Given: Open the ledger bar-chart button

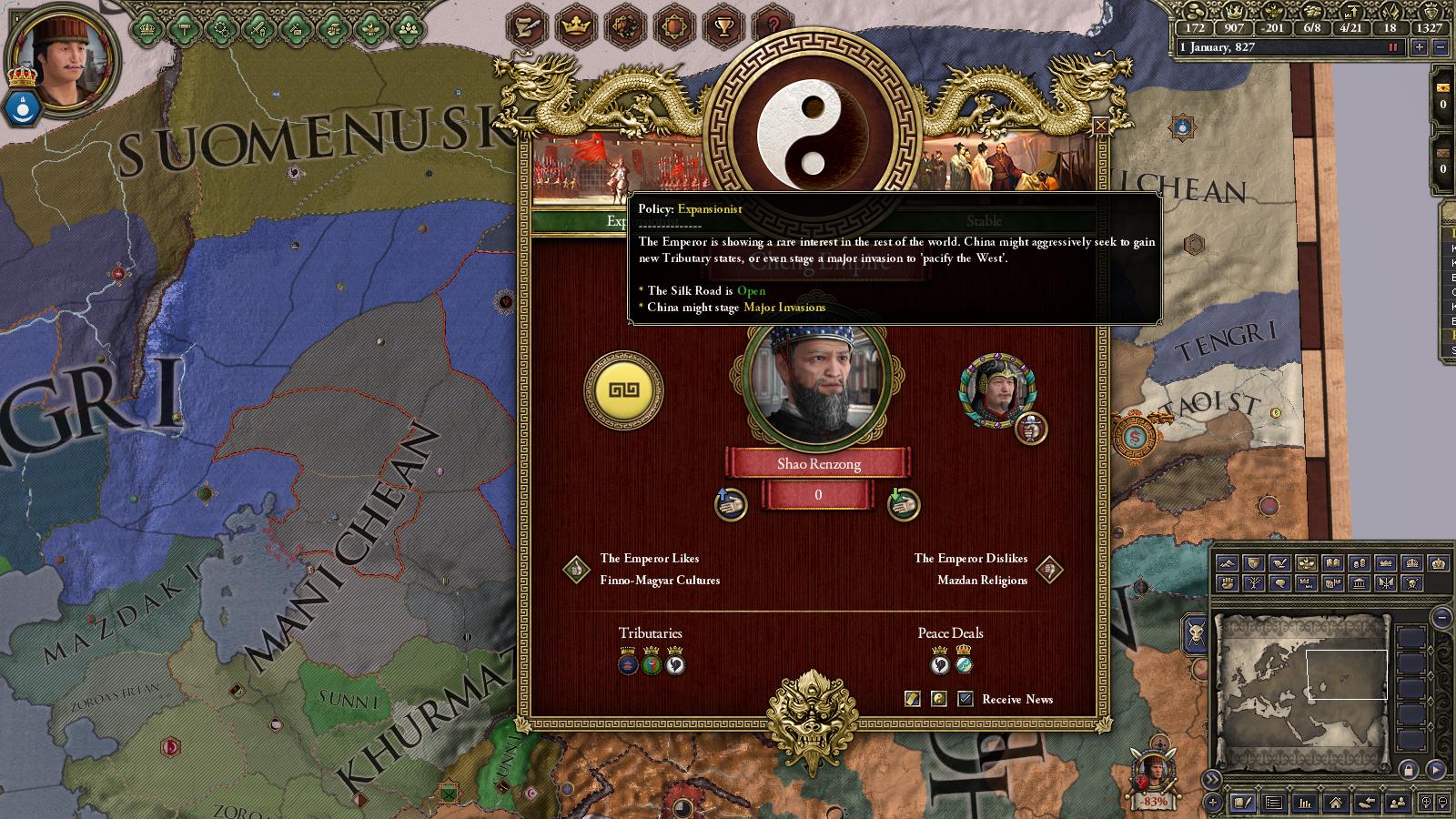Looking at the screenshot, I should pos(1305,803).
